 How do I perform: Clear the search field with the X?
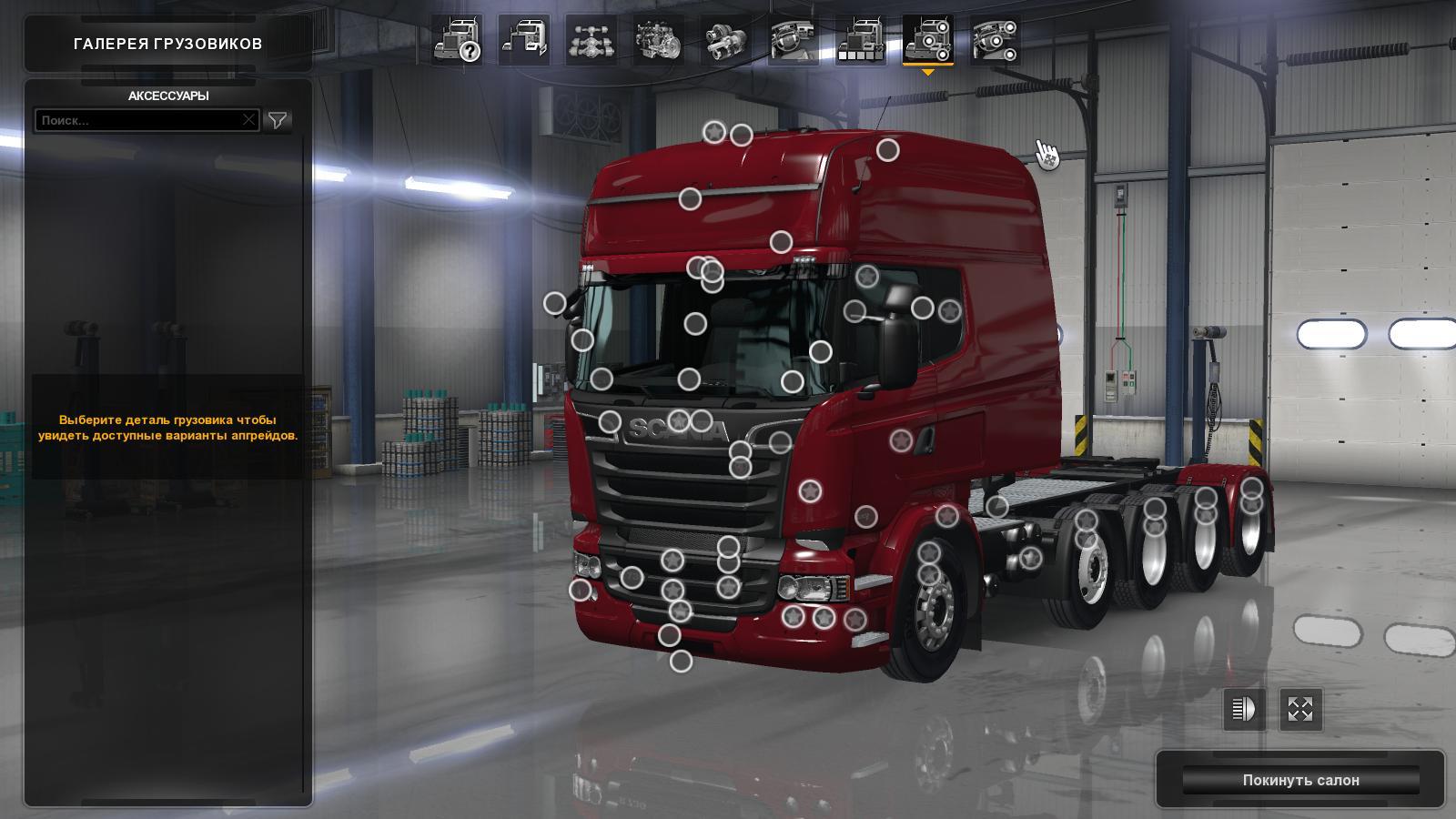tap(249, 119)
